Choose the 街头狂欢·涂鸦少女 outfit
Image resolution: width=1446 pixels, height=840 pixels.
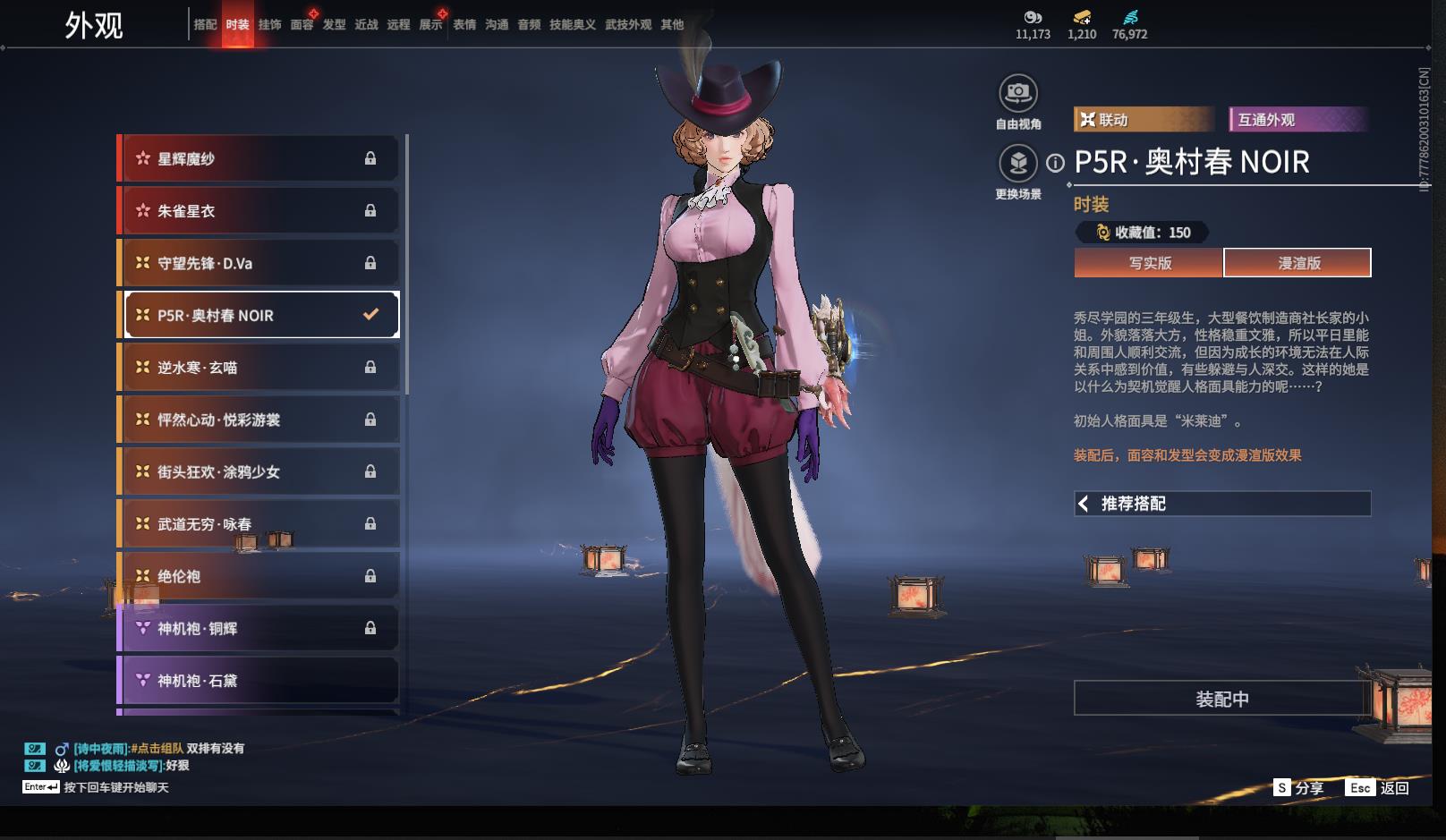[x=258, y=472]
